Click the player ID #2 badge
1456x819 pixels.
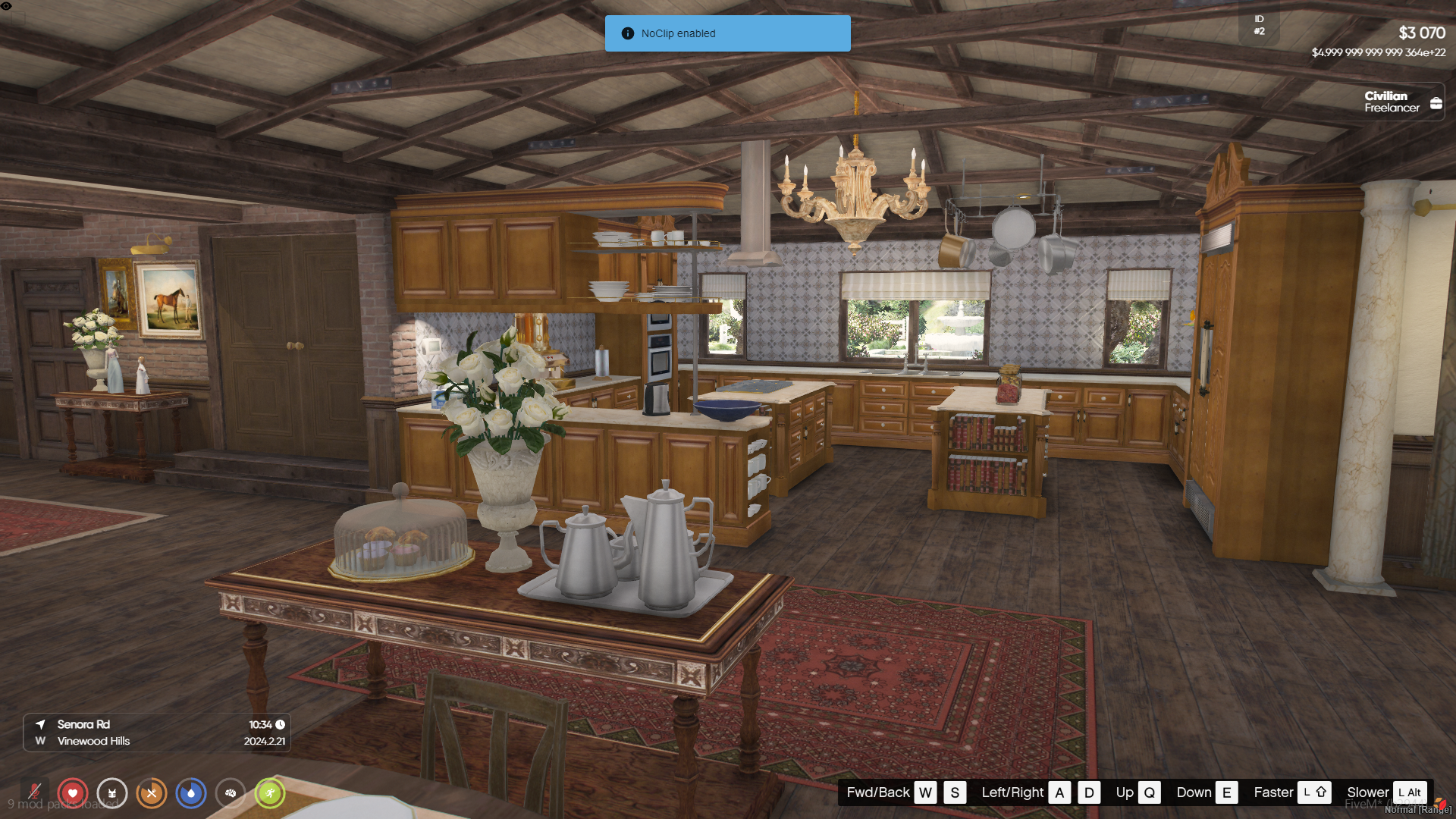[1260, 25]
